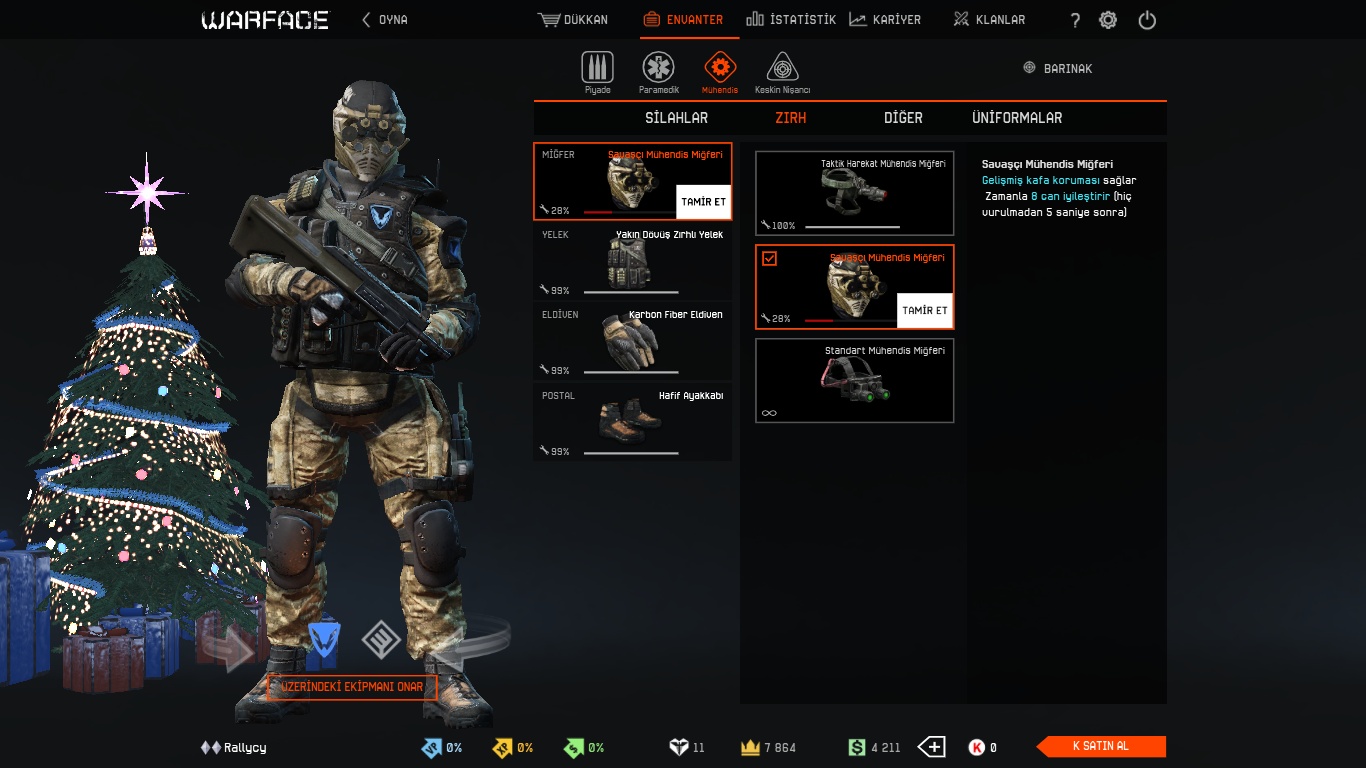This screenshot has height=768, width=1366.
Task: Select the Piyade class
Action: pyautogui.click(x=597, y=70)
